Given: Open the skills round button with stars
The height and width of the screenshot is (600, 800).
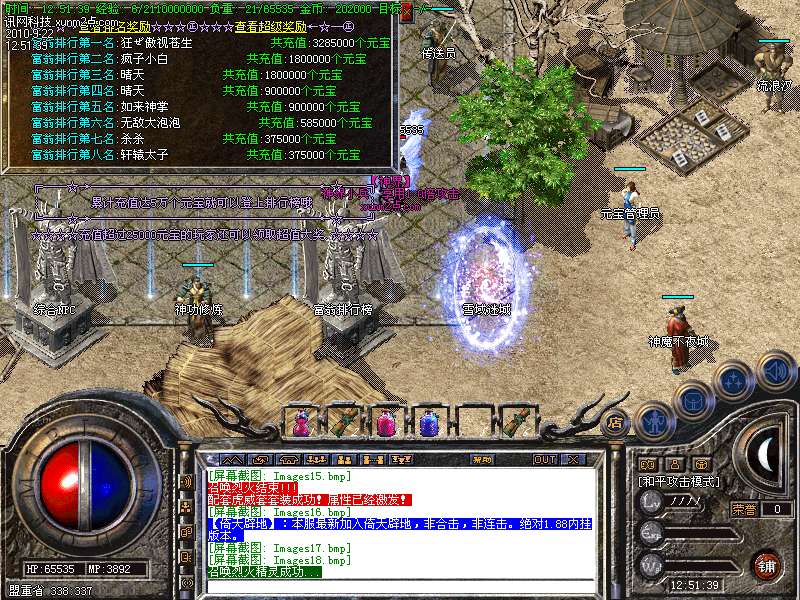Looking at the screenshot, I should pos(734,380).
